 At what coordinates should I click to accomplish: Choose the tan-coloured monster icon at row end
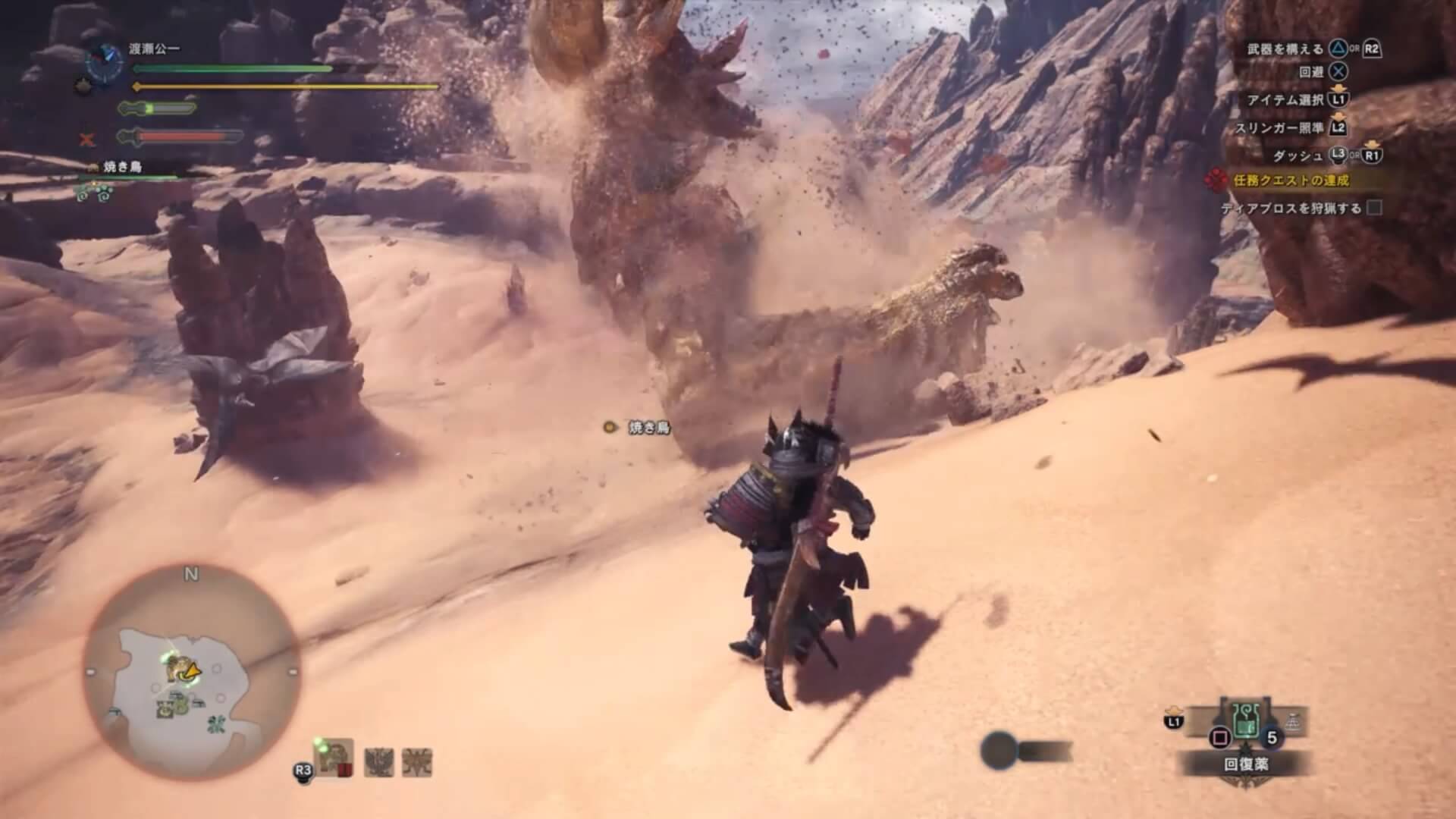pos(417,761)
